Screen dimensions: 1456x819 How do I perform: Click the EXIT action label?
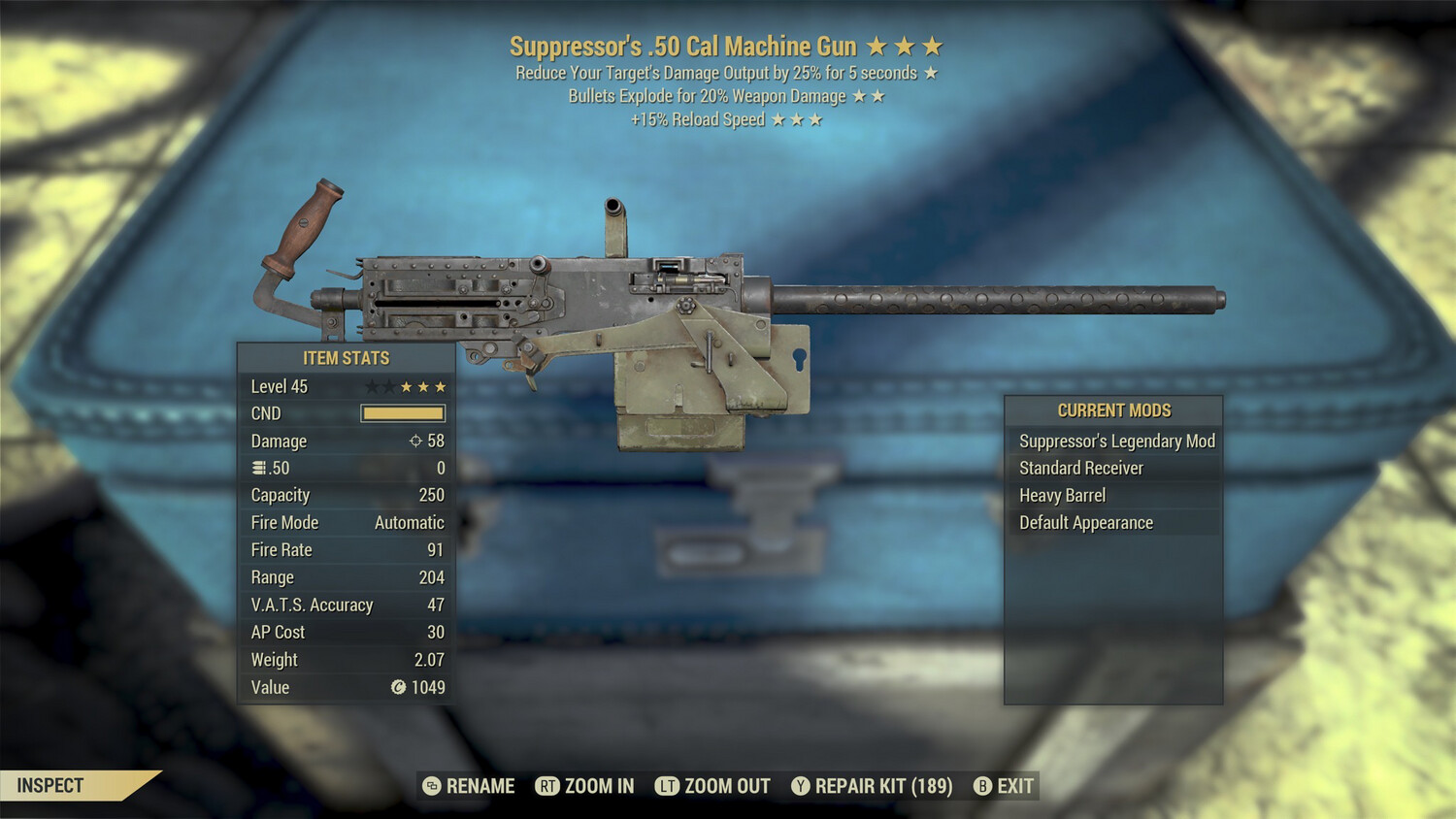point(1013,786)
